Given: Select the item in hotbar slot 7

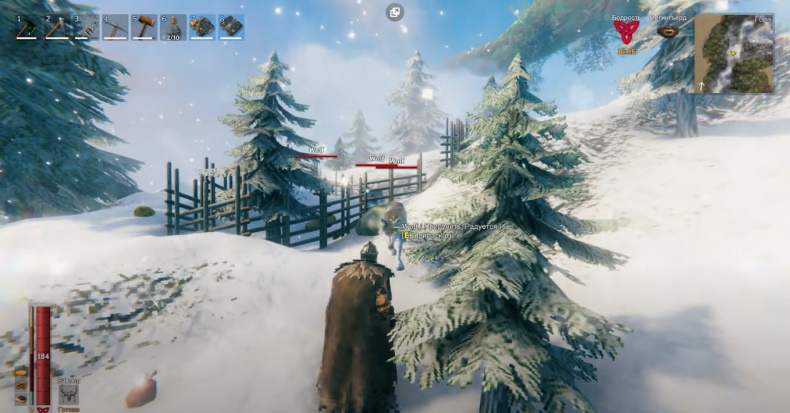Looking at the screenshot, I should coord(202,27).
